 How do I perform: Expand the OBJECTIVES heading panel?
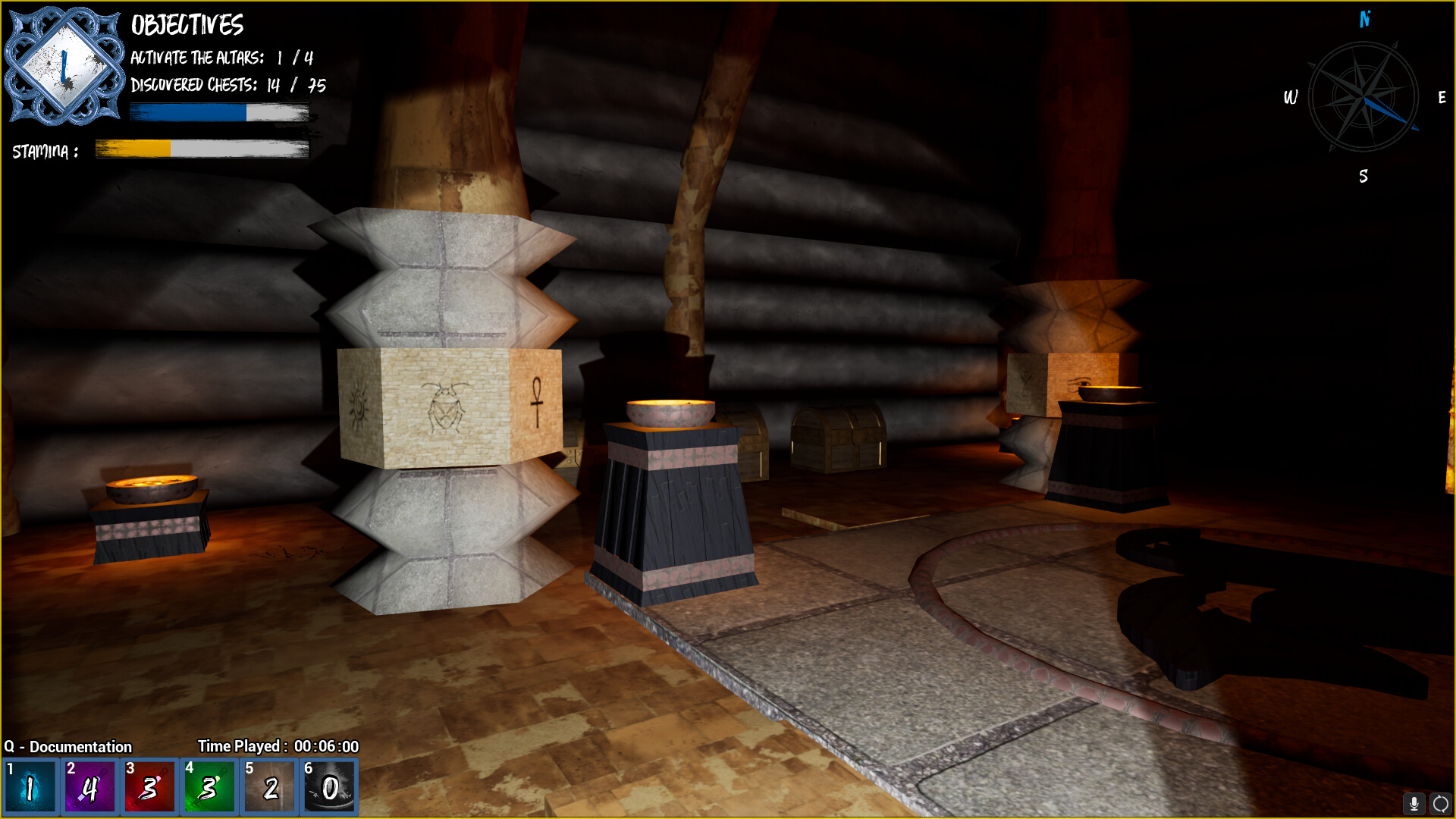pyautogui.click(x=187, y=25)
